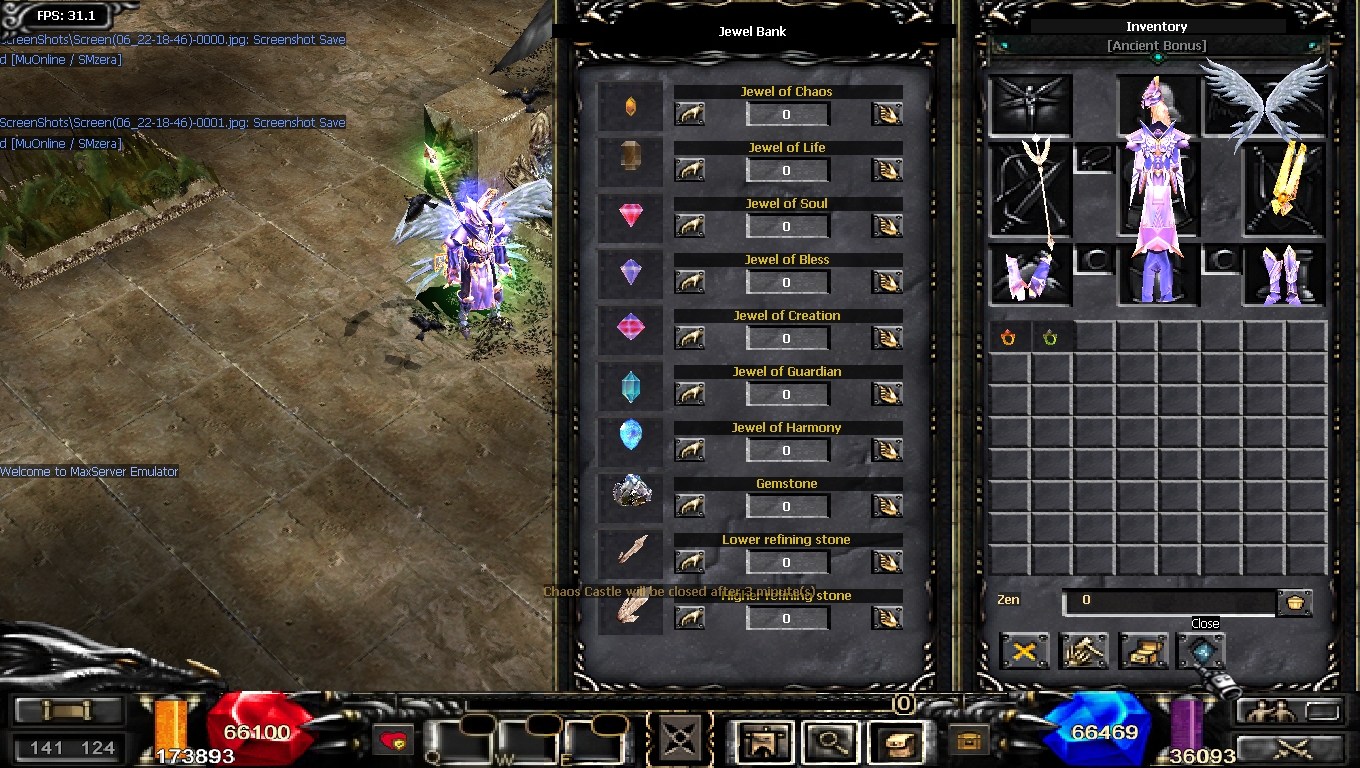The width and height of the screenshot is (1360, 768).
Task: Click the heart icon on the bottom bar
Action: [395, 742]
